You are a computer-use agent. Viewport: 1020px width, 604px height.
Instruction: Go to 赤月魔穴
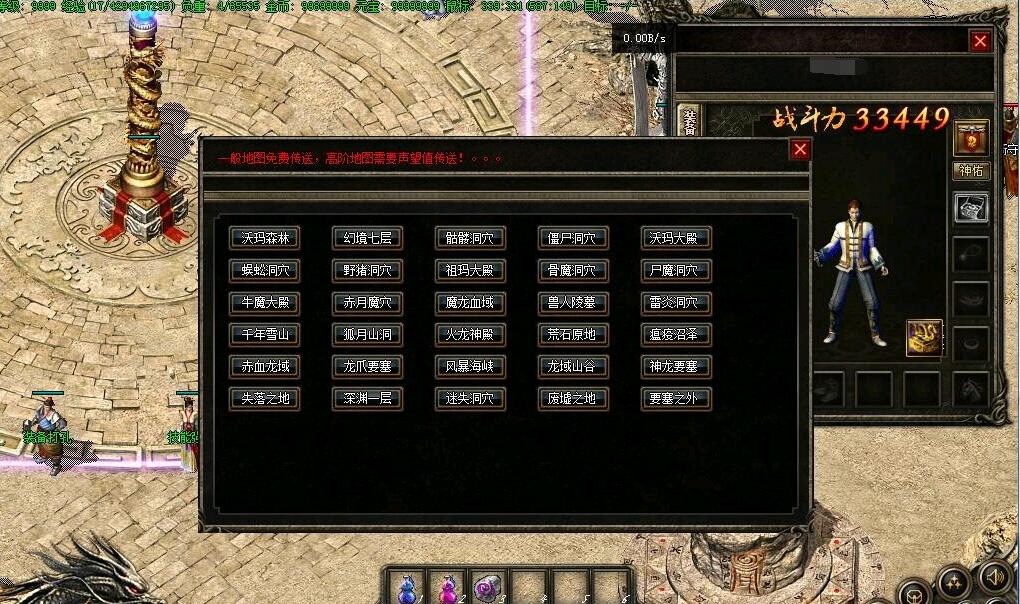pos(367,302)
